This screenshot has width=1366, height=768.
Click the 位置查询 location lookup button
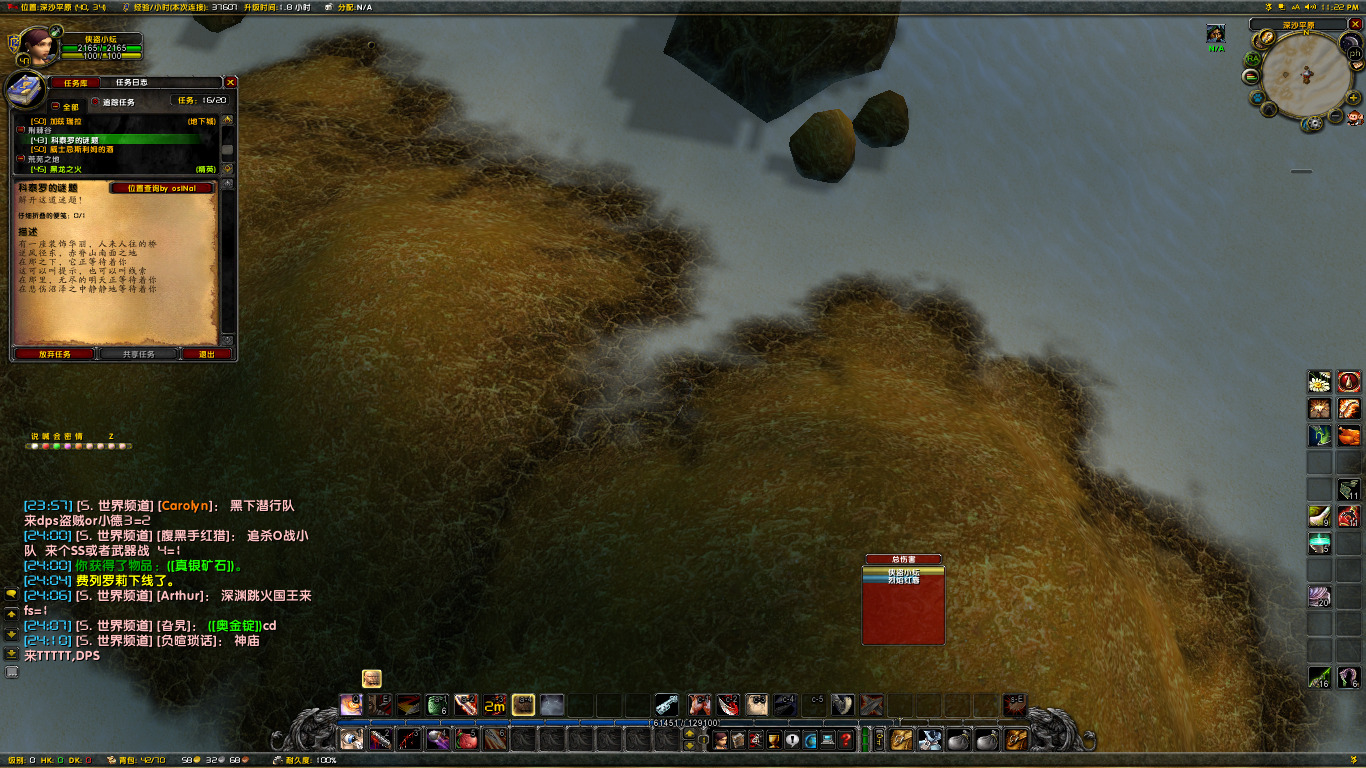(x=162, y=188)
